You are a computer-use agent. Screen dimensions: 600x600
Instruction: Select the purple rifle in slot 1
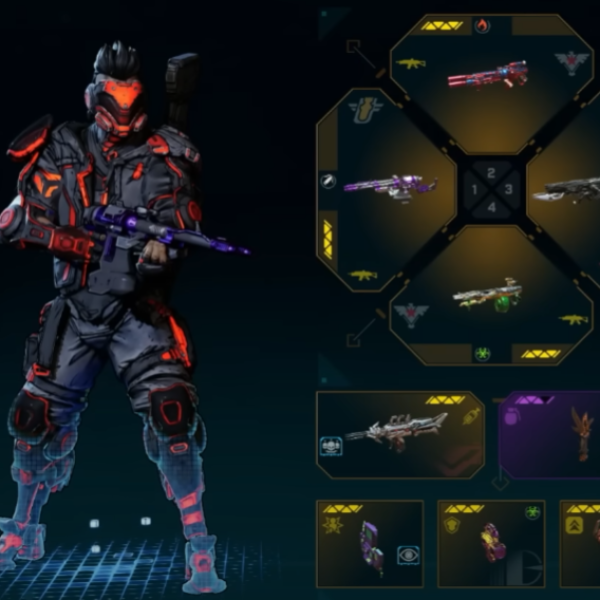(x=390, y=185)
